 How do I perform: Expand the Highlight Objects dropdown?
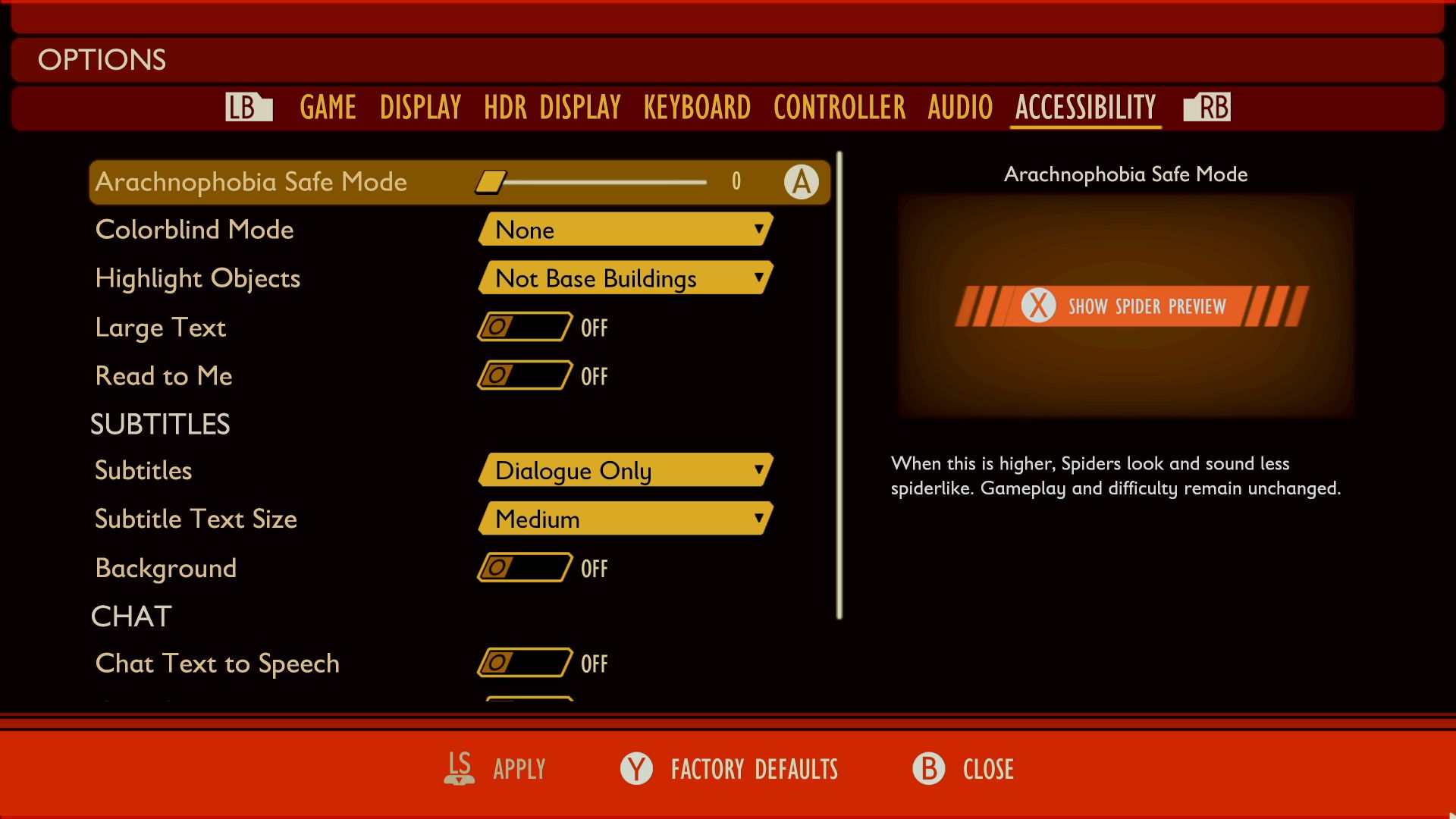(x=626, y=278)
